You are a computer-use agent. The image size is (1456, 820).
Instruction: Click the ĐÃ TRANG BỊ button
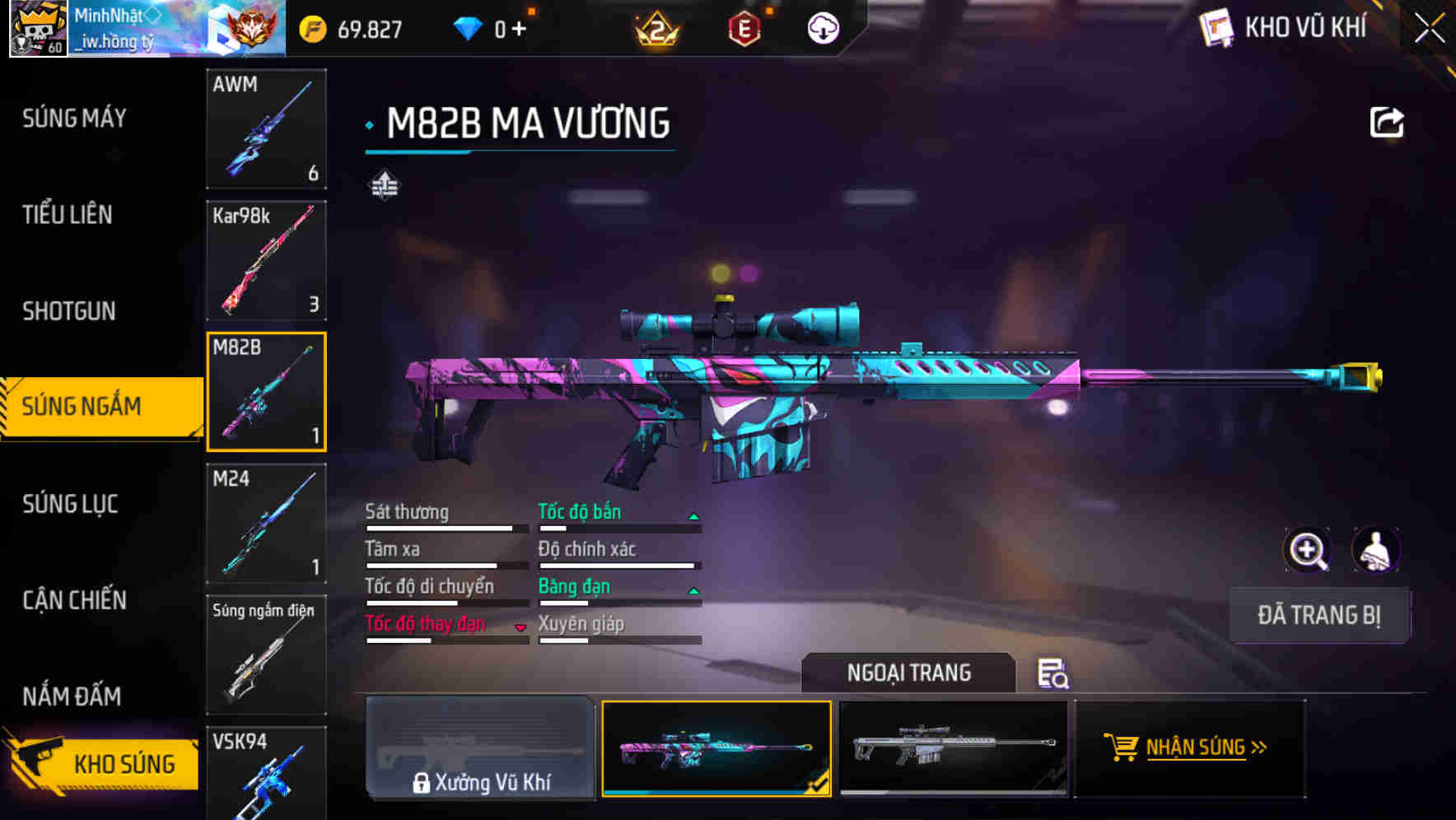point(1319,615)
